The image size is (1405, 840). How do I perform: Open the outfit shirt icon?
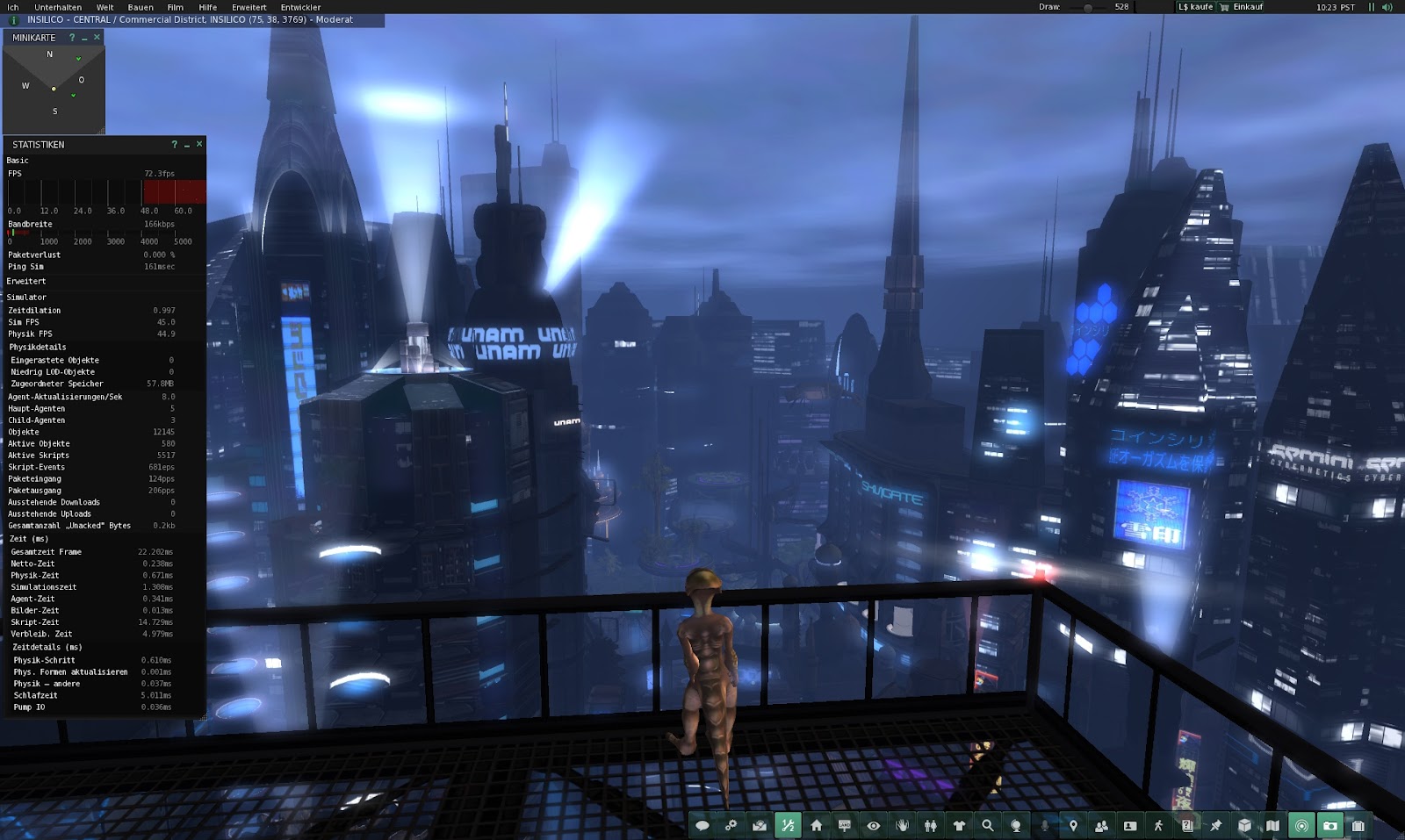959,826
